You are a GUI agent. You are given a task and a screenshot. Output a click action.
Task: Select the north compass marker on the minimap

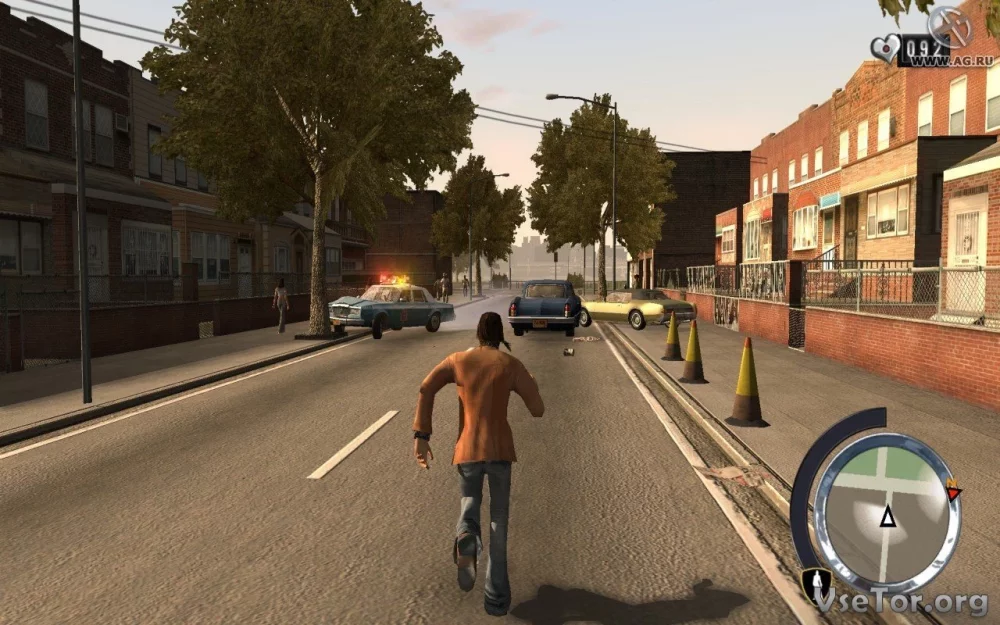[x=953, y=492]
